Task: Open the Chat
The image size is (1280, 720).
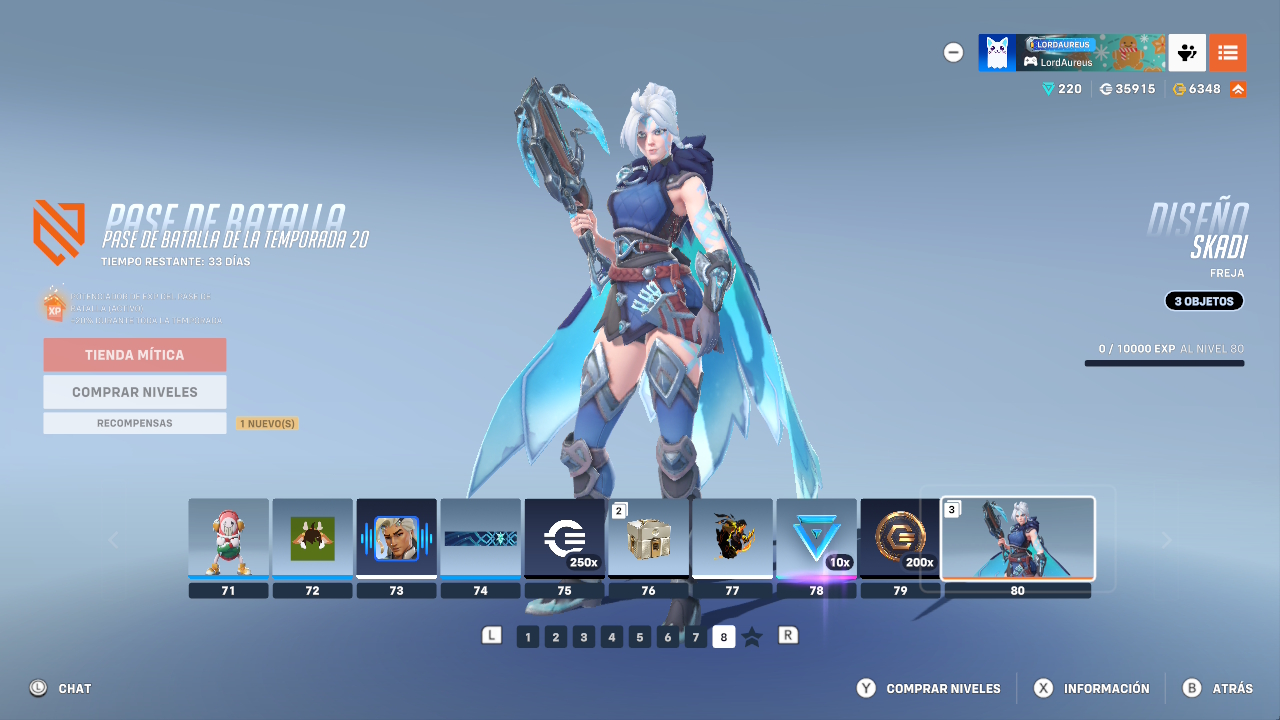Action: point(60,688)
